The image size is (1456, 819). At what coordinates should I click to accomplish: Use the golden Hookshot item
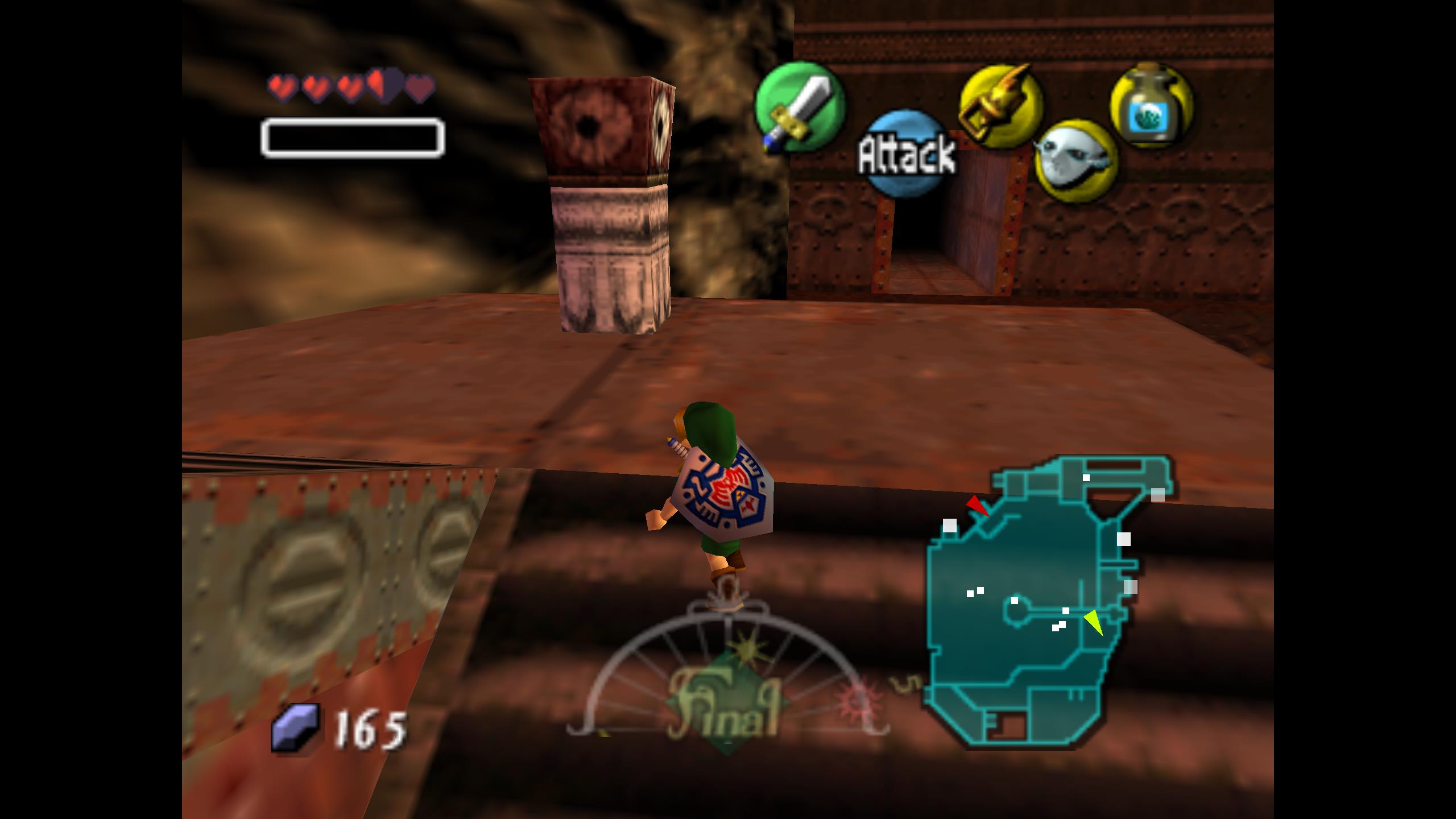tap(1001, 106)
